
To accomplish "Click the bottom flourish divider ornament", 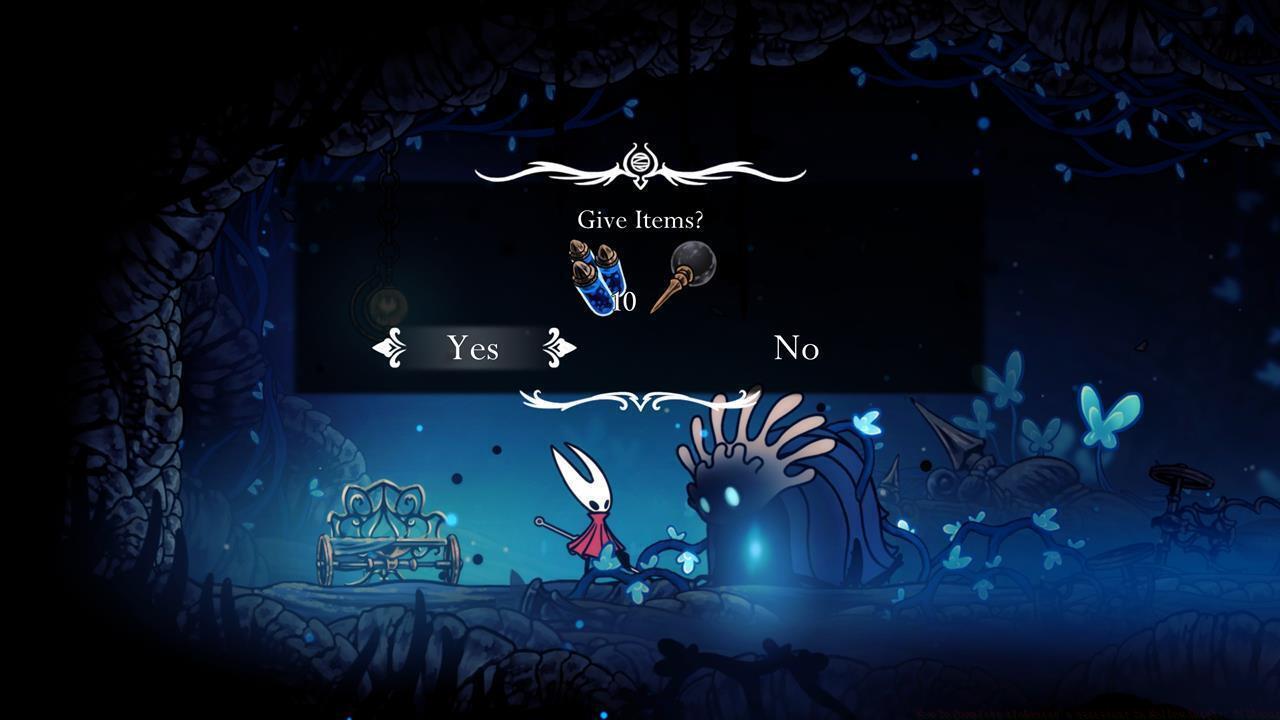I will point(639,402).
